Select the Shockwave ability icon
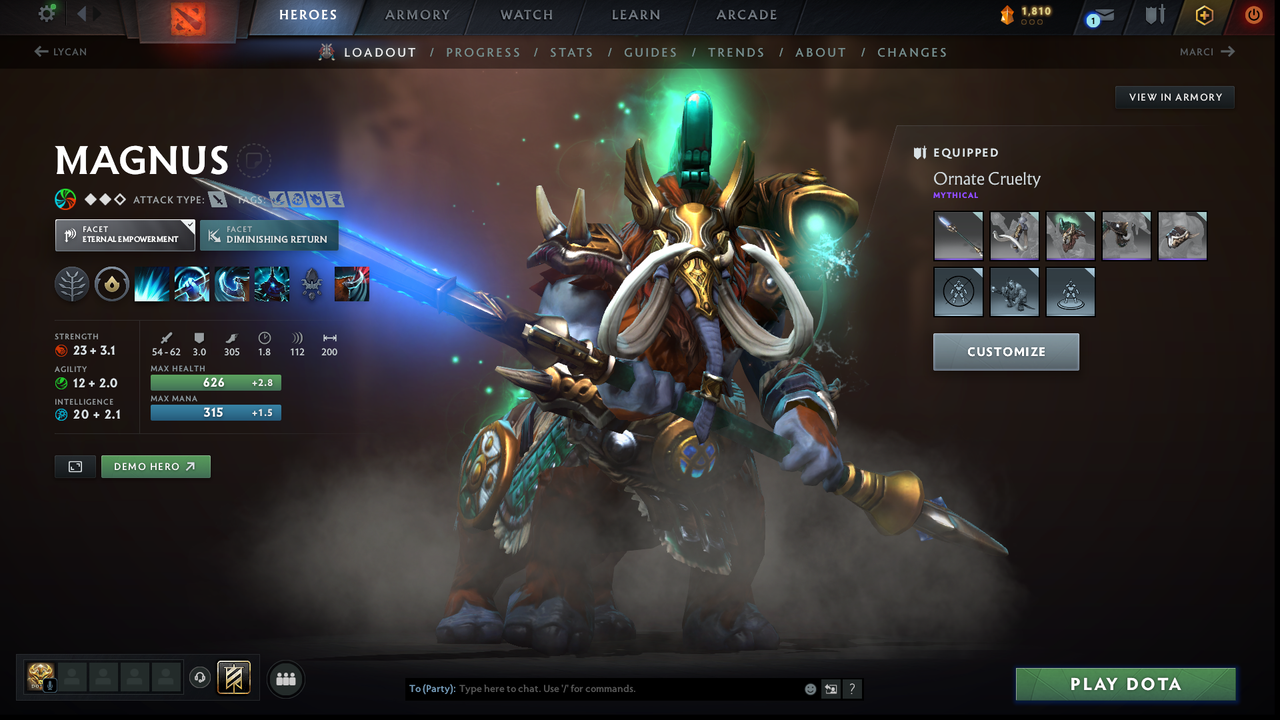Viewport: 1280px width, 720px height. (151, 284)
